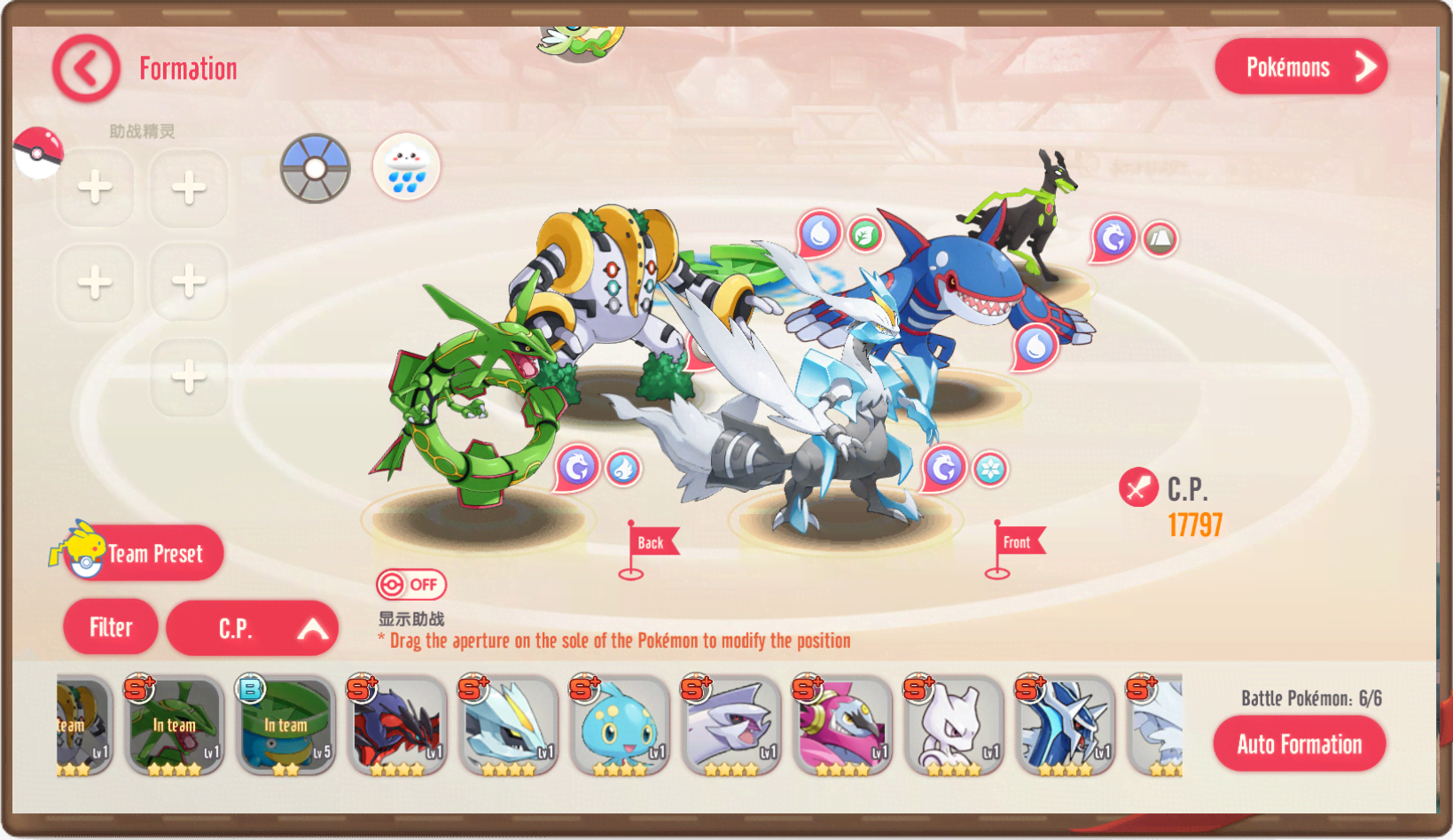Image resolution: width=1453 pixels, height=840 pixels.
Task: Select the in-team Rayquaza card
Action: coord(174,725)
